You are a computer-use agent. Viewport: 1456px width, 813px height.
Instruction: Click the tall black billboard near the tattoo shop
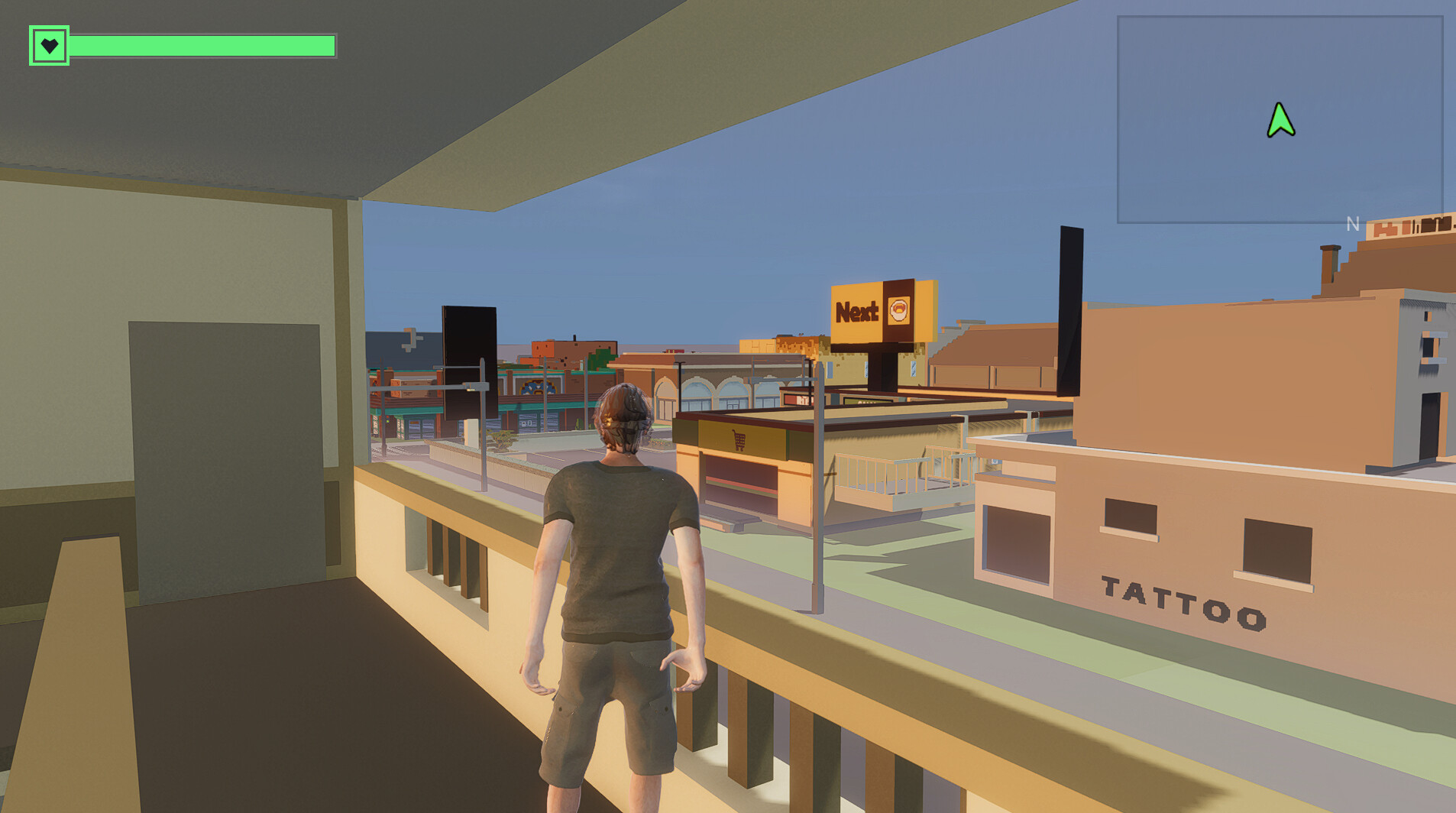tap(1070, 302)
